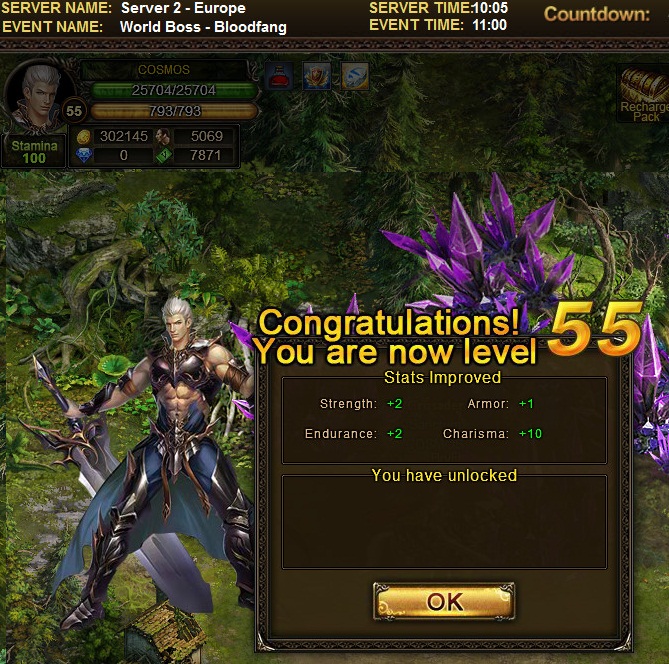Click the red potion buff icon
This screenshot has width=669, height=664.
coord(279,77)
